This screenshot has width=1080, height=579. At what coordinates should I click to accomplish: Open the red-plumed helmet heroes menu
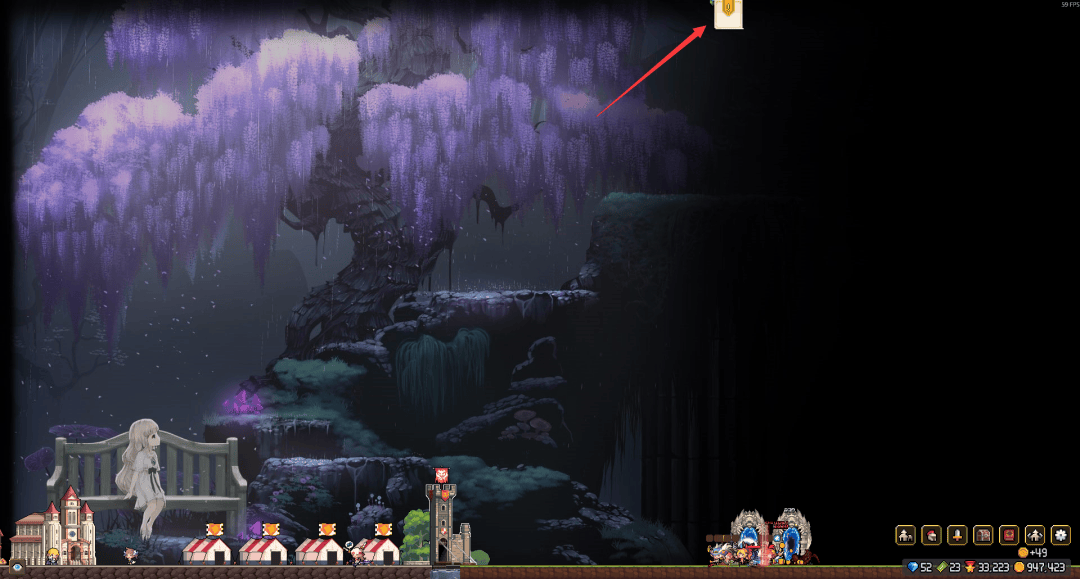pyautogui.click(x=931, y=535)
